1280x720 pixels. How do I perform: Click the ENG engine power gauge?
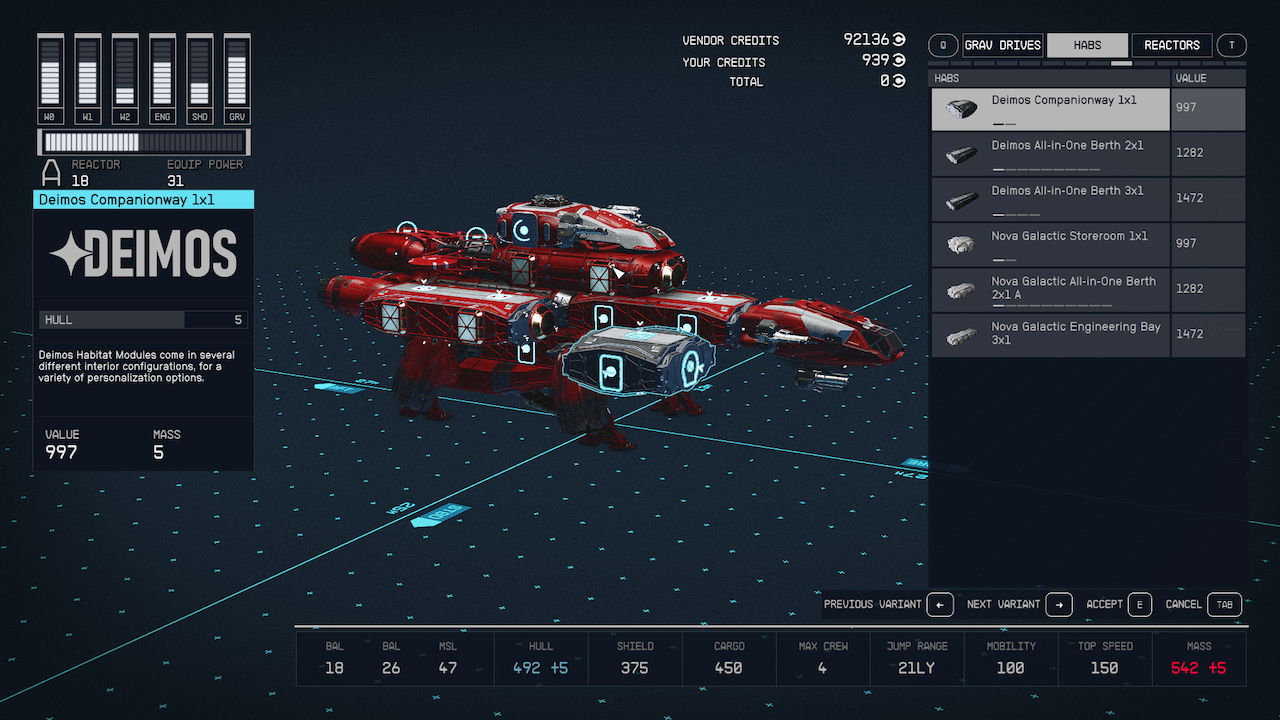(162, 80)
